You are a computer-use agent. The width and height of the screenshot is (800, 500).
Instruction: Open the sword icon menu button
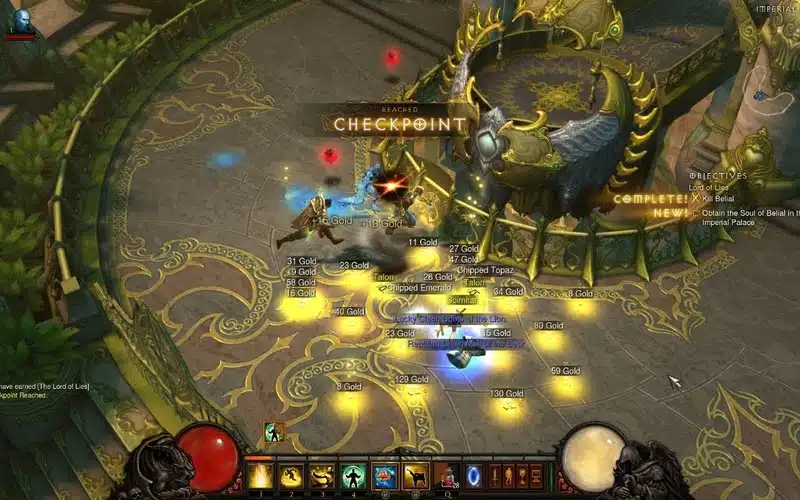pos(494,474)
